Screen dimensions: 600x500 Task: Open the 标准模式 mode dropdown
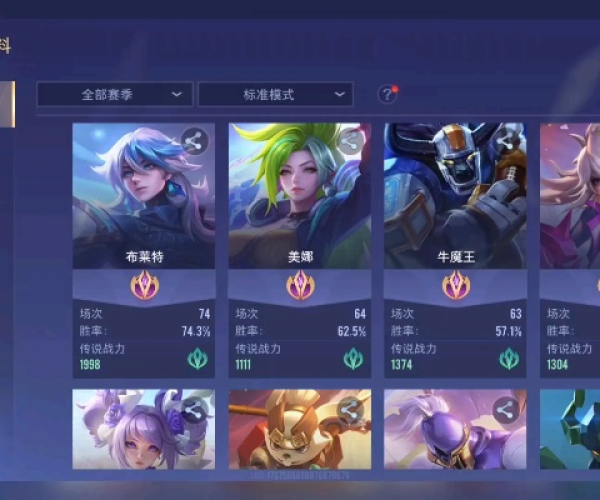pos(275,95)
